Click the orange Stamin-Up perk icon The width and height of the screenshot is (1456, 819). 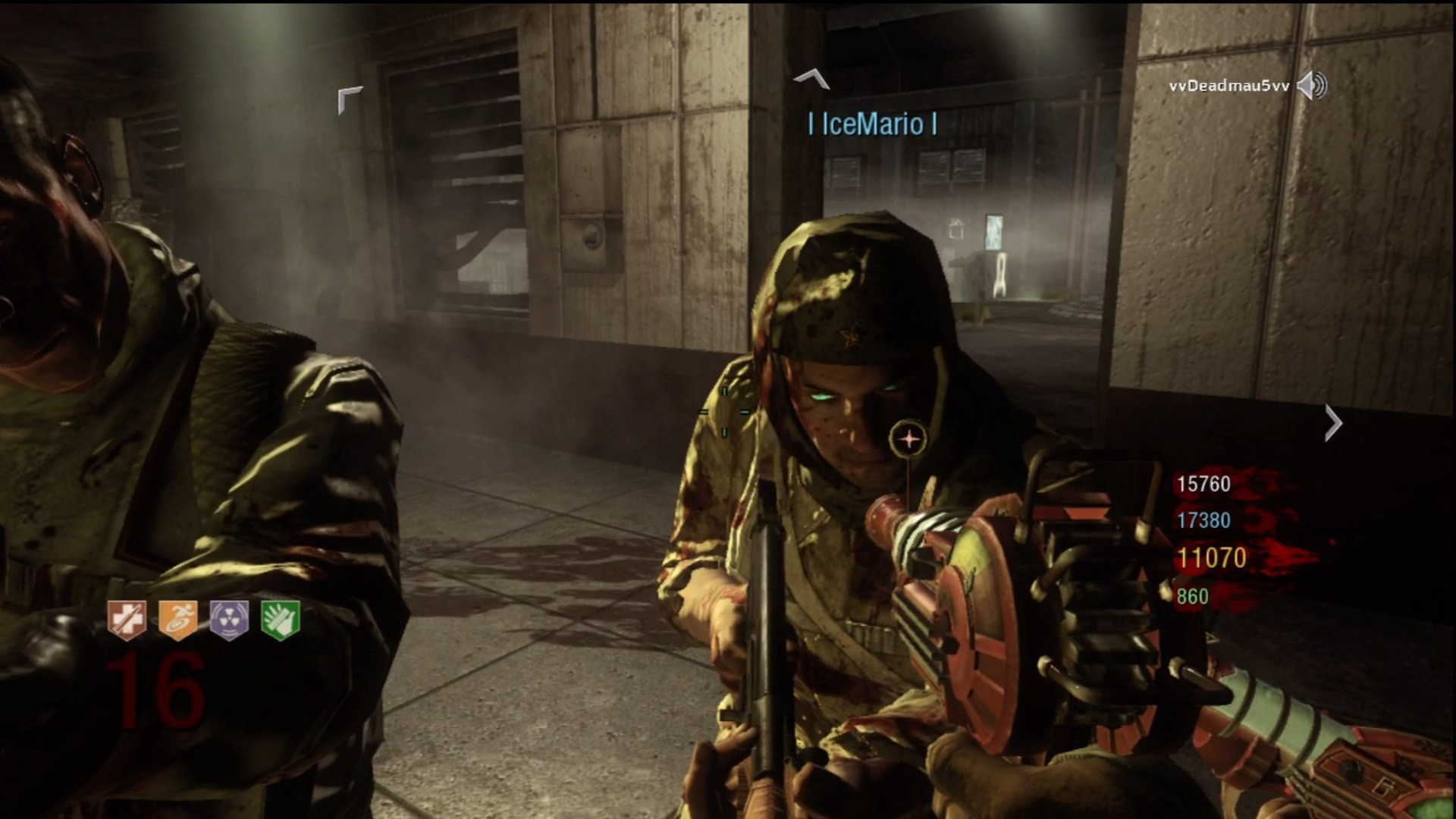click(x=178, y=620)
